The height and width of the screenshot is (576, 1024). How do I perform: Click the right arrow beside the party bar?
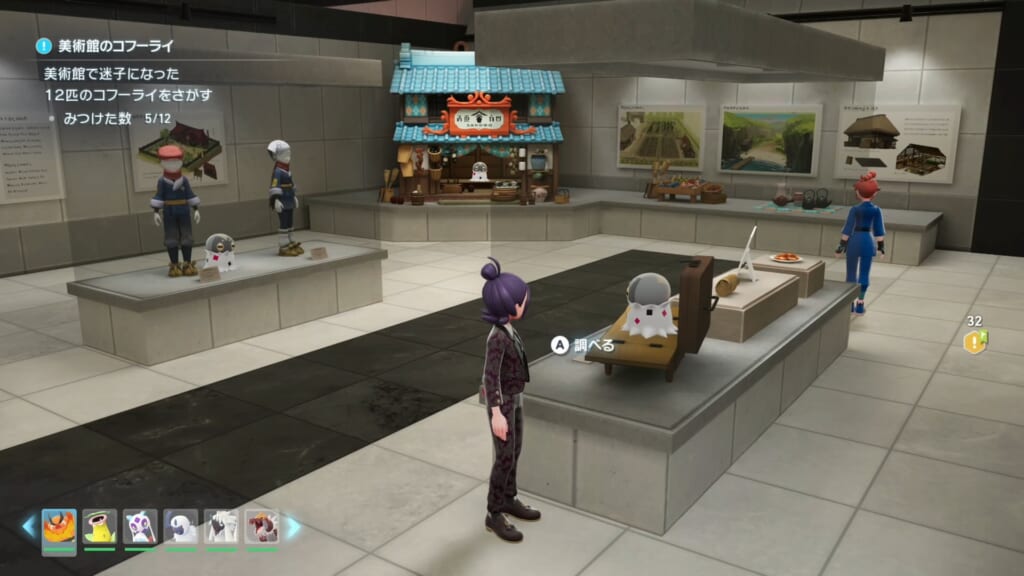coord(293,526)
